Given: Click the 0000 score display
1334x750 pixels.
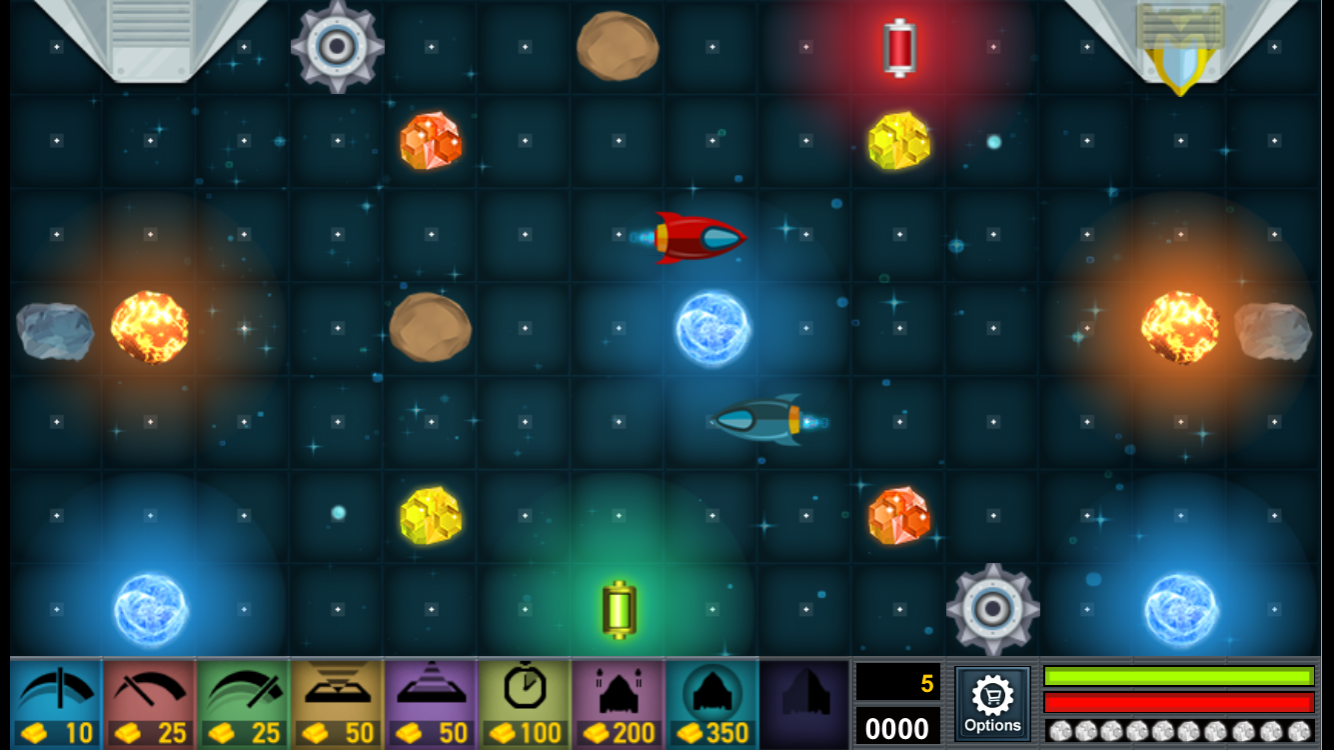Looking at the screenshot, I should 899,729.
